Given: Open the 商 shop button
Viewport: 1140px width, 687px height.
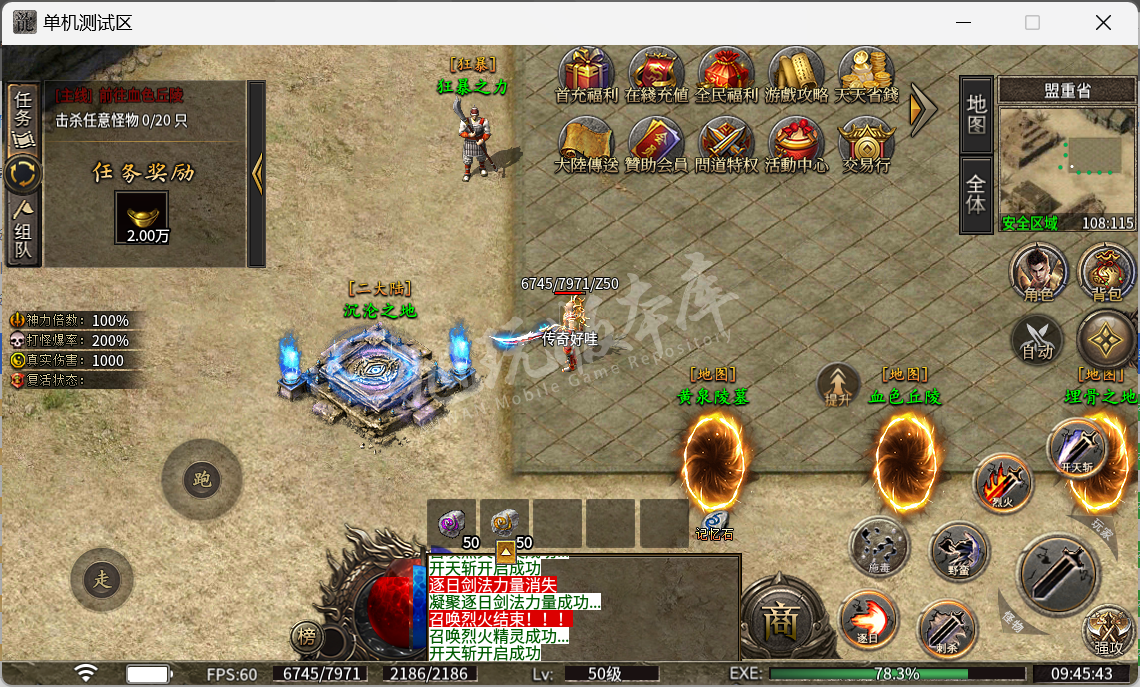Looking at the screenshot, I should tap(778, 621).
